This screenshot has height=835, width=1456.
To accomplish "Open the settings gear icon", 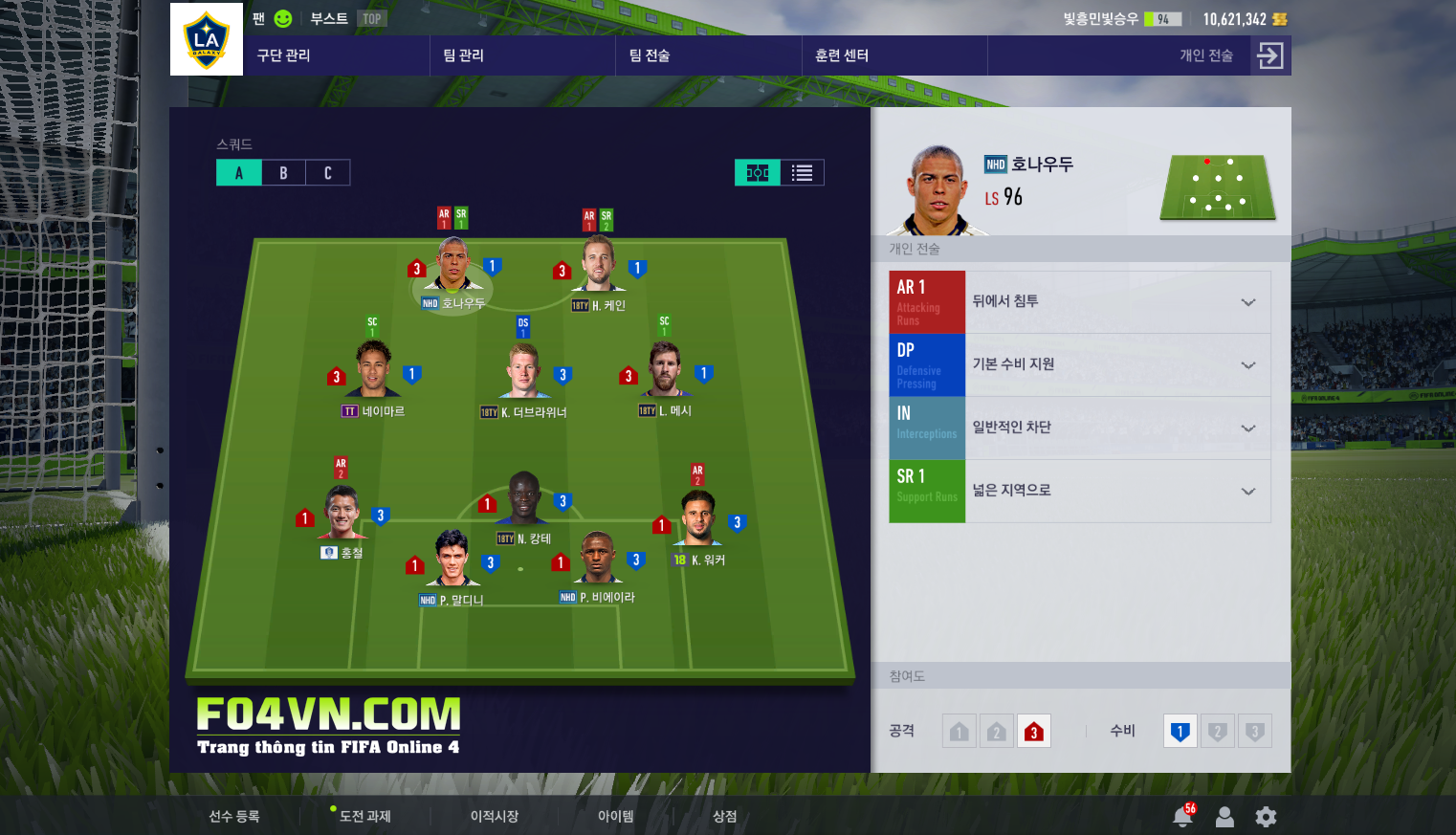I will (1266, 817).
